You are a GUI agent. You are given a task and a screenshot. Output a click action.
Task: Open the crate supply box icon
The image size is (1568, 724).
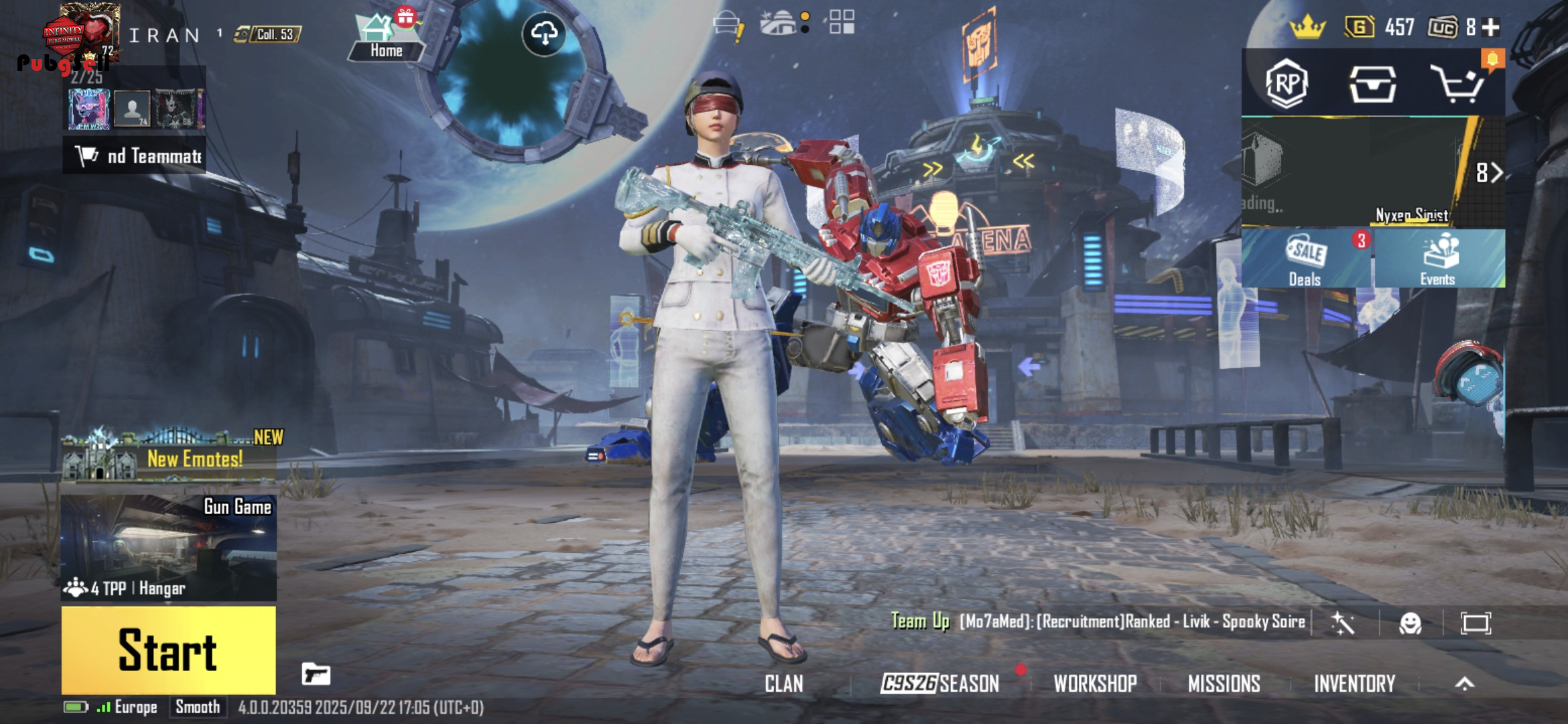(1372, 84)
